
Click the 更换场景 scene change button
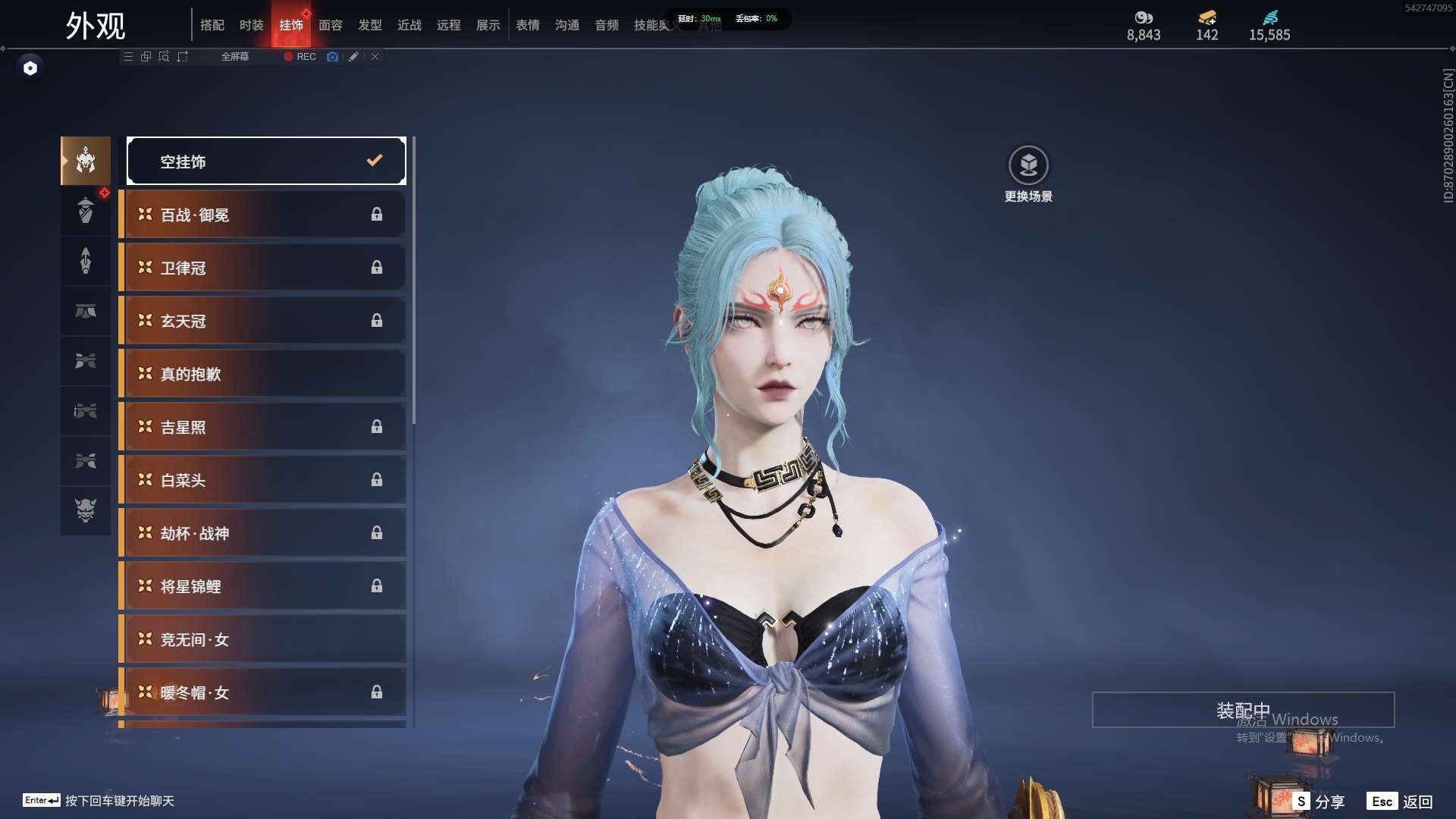point(1028,174)
